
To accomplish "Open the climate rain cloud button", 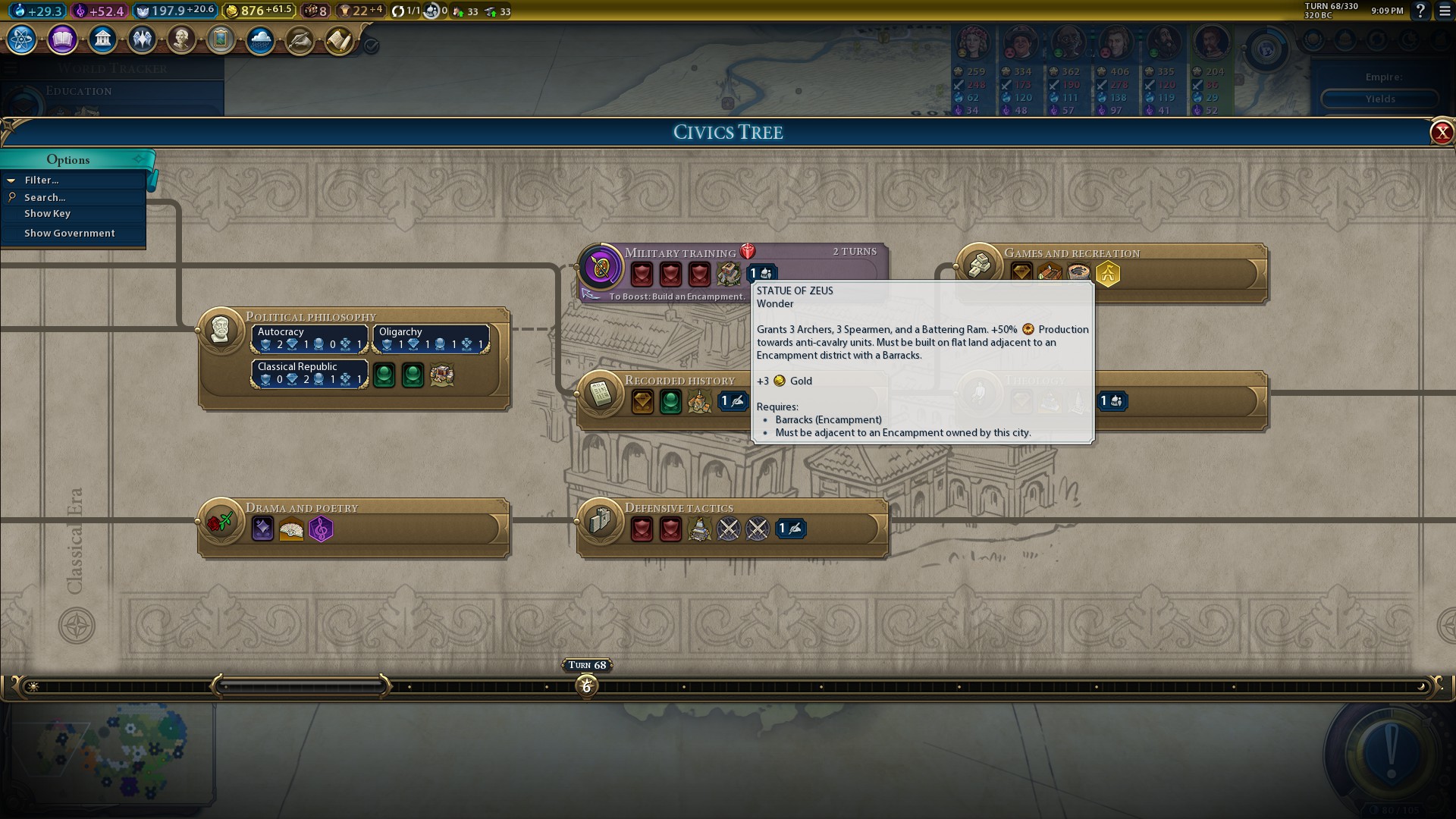I will click(260, 39).
